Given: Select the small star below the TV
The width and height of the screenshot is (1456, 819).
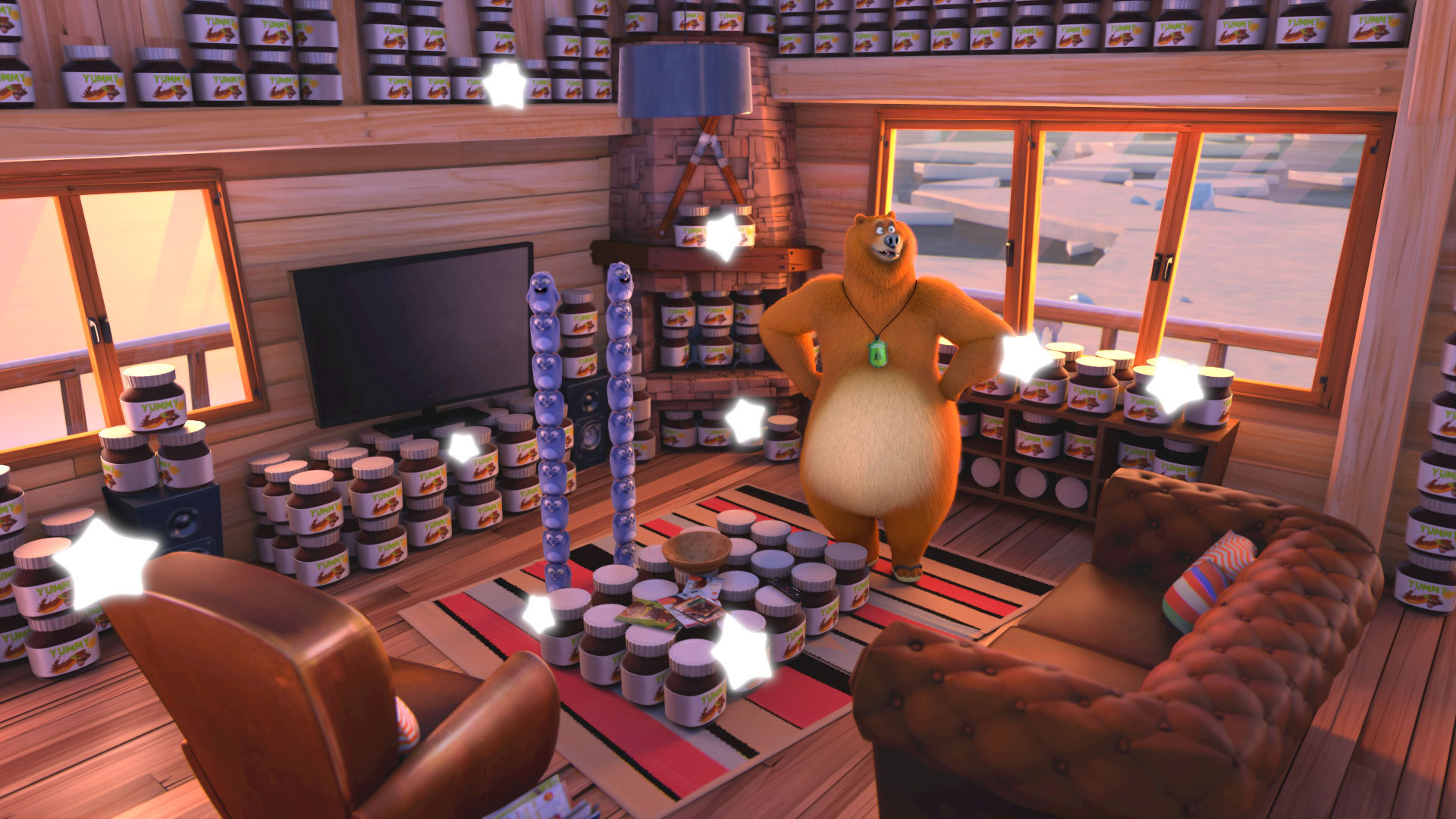Looking at the screenshot, I should (463, 447).
